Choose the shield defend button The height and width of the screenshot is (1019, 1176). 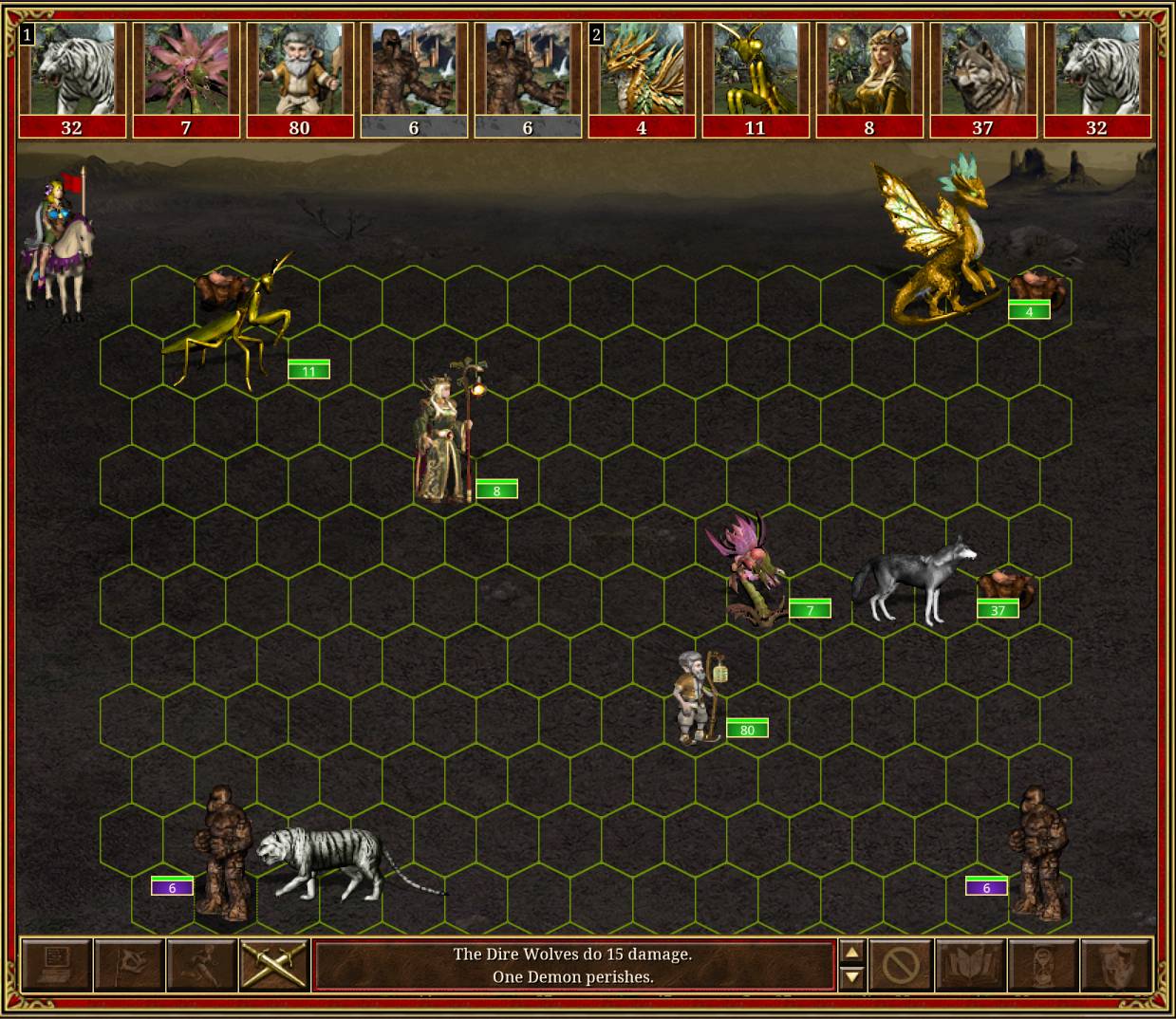[x=1115, y=965]
